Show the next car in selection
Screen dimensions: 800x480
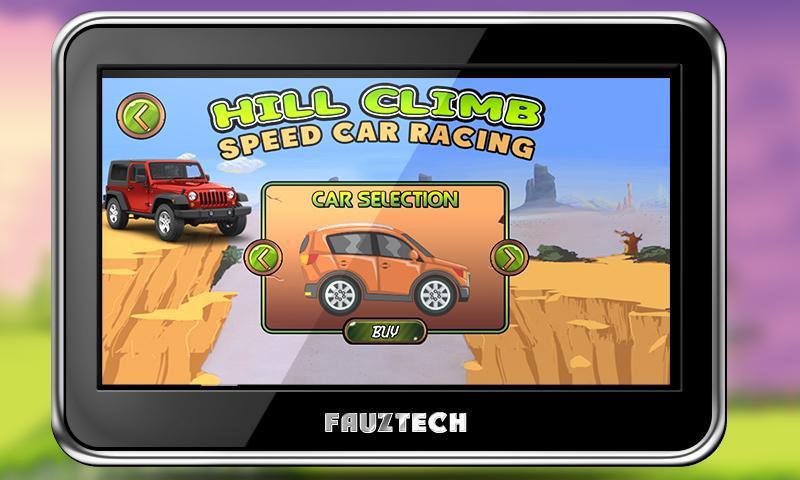[x=508, y=258]
